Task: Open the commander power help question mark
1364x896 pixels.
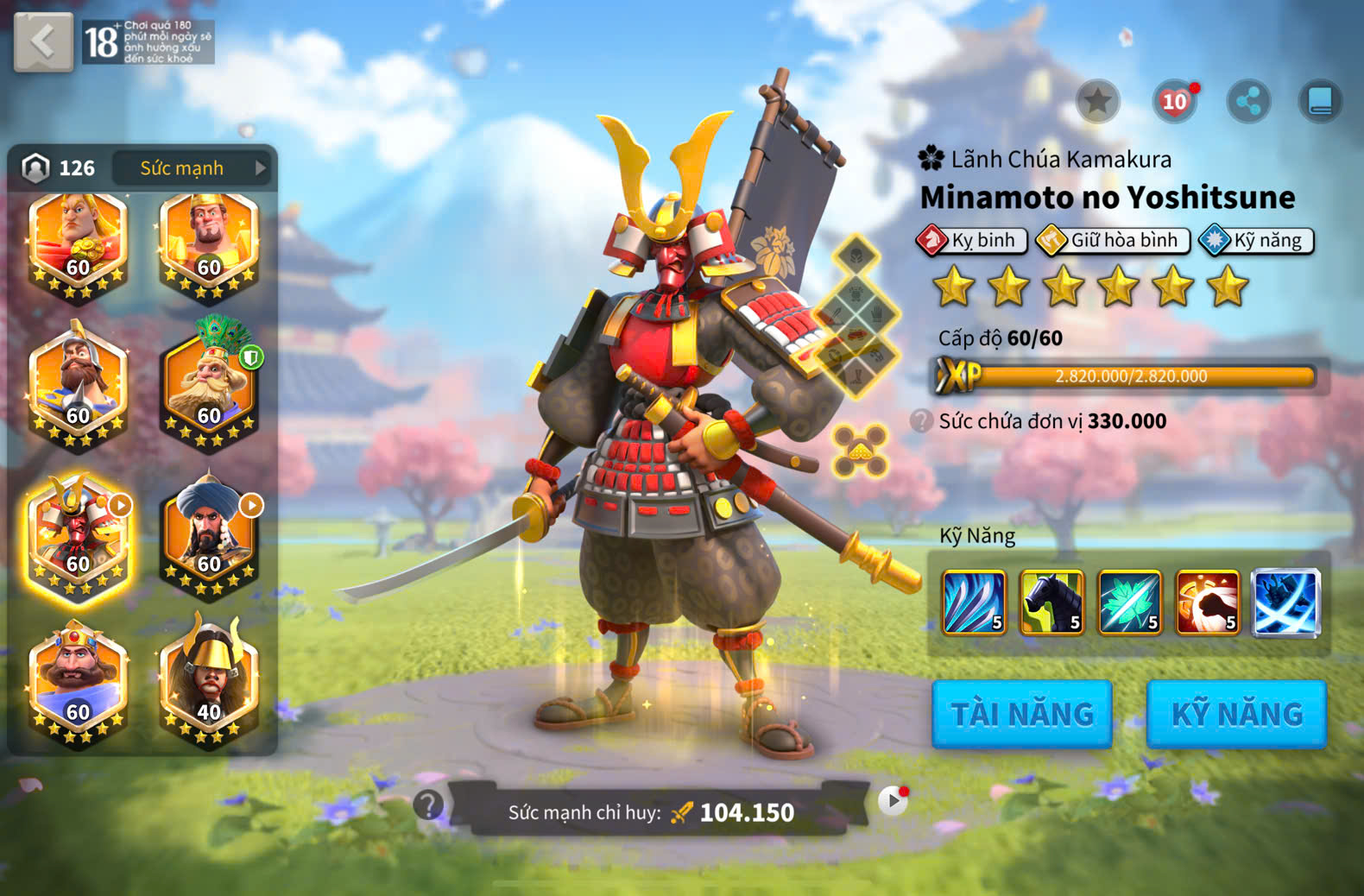Action: [428, 805]
